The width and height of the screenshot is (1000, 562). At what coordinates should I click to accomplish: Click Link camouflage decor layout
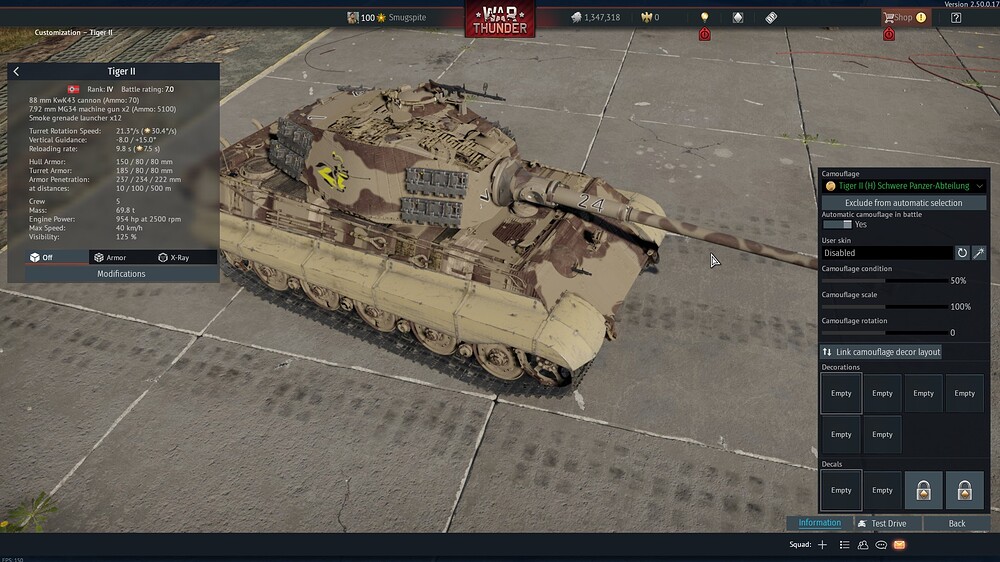881,352
